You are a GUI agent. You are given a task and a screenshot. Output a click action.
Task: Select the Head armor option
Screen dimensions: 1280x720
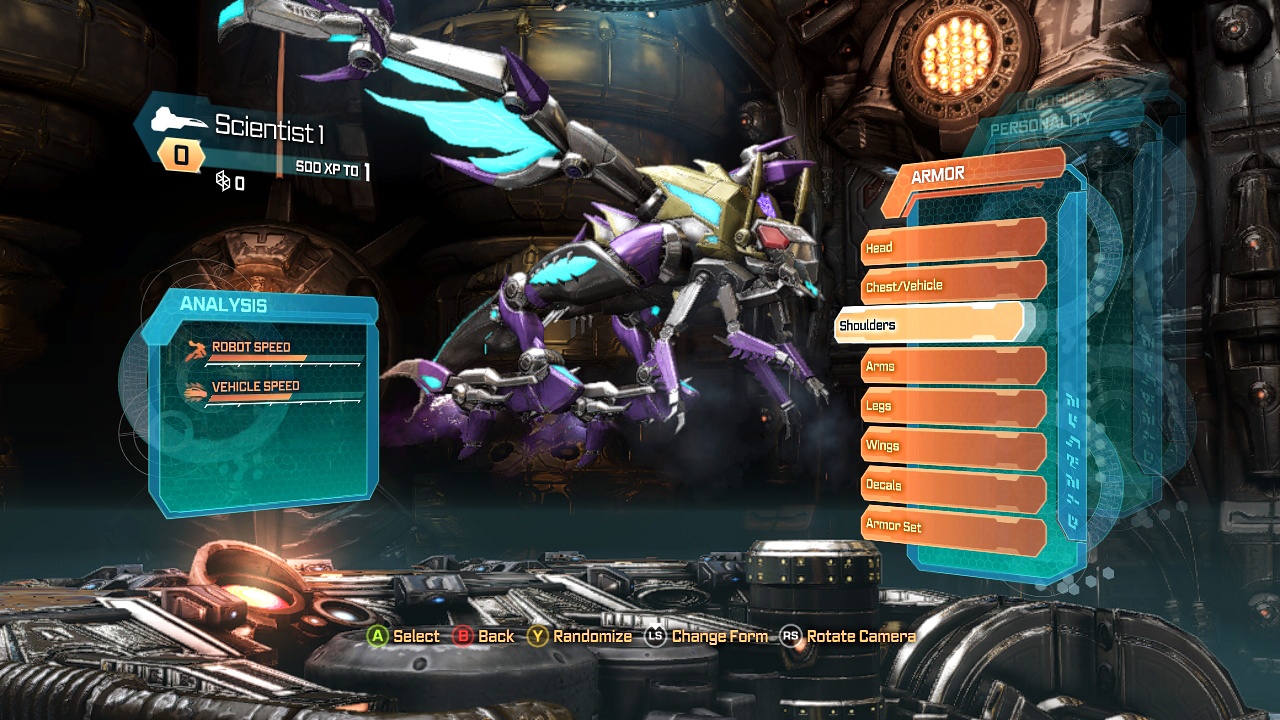952,244
